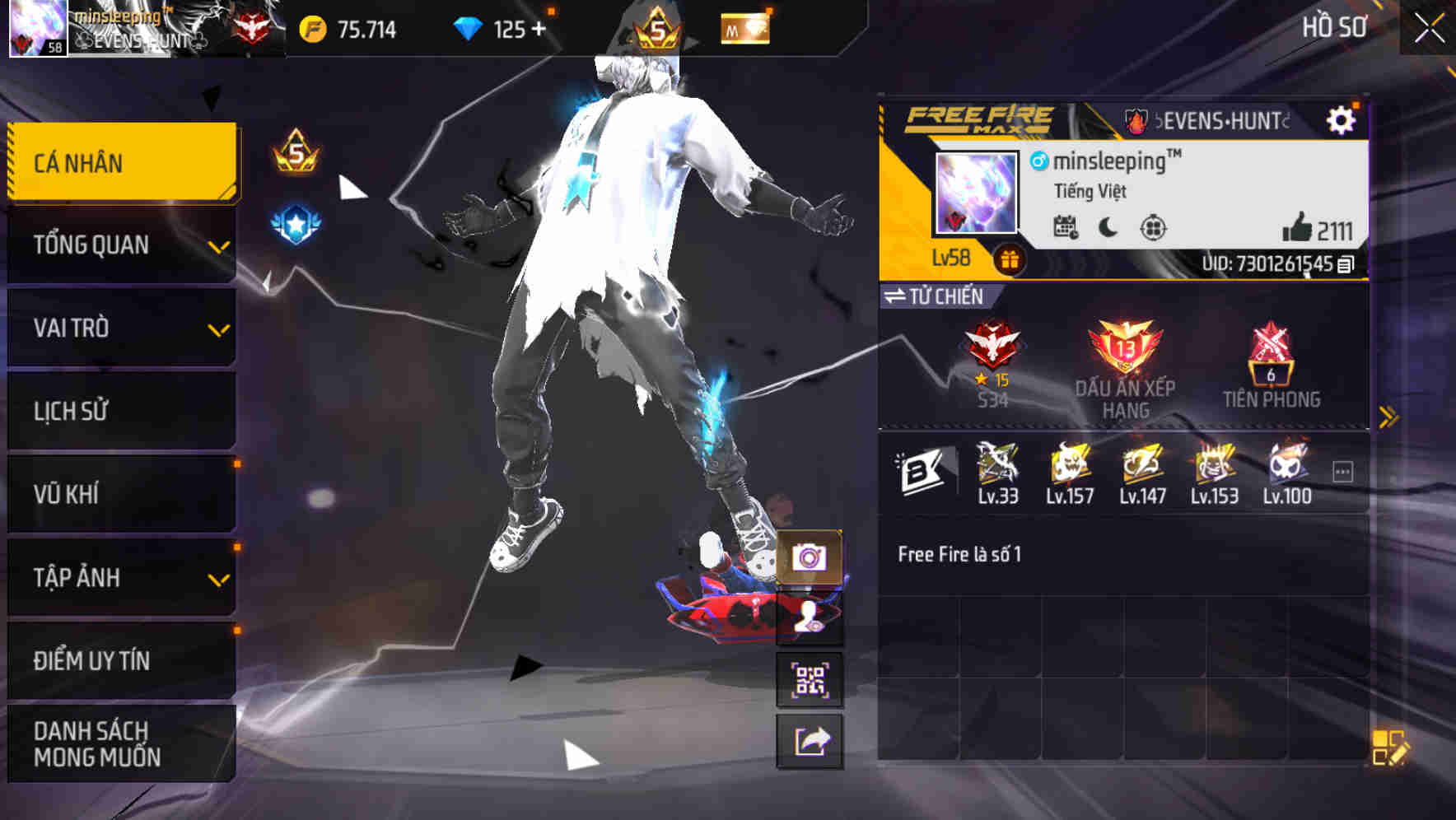Expand the VAI TRÒ section
The width and height of the screenshot is (1456, 820).
click(x=120, y=328)
